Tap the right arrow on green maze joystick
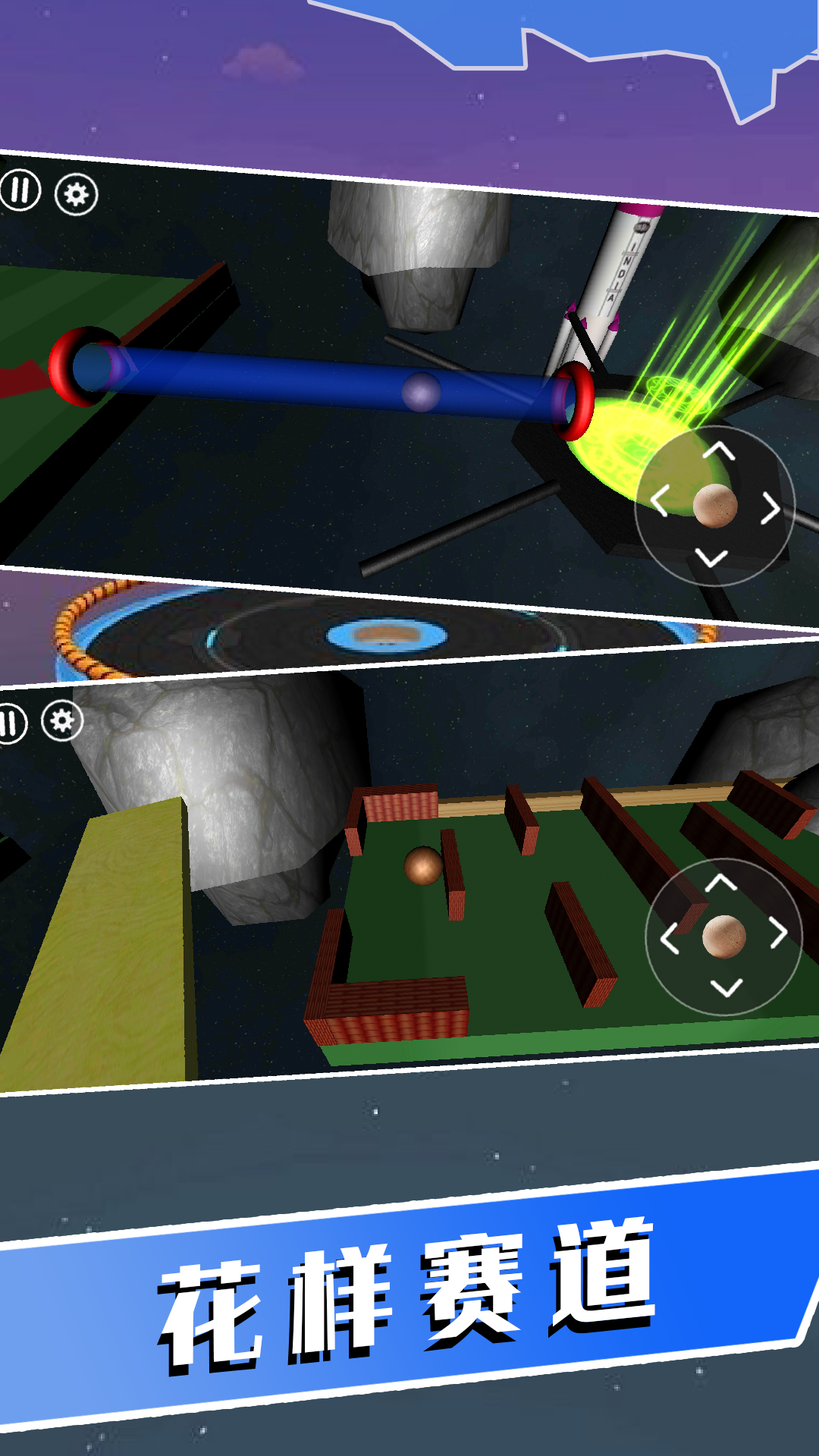Screen dimensions: 819x1456 [x=779, y=933]
